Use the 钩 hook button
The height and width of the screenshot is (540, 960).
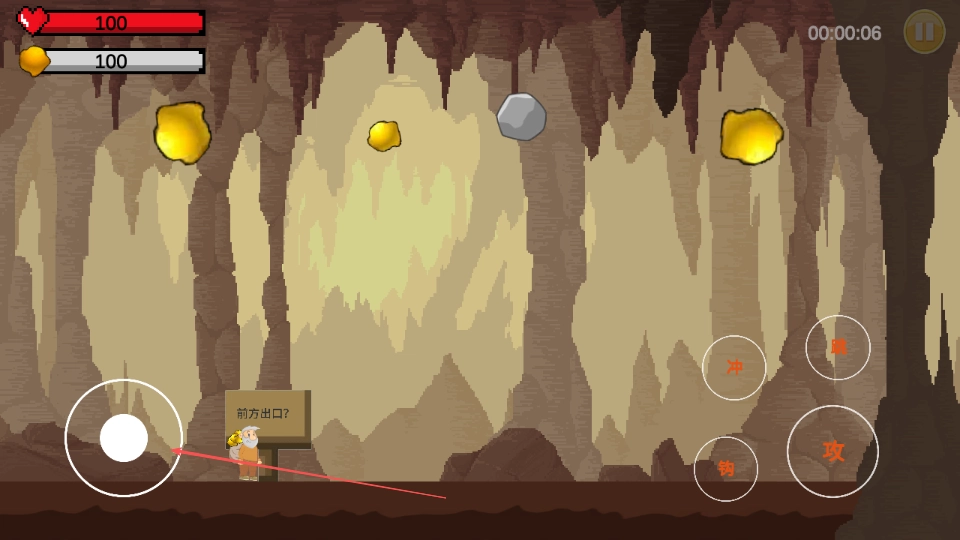point(726,468)
